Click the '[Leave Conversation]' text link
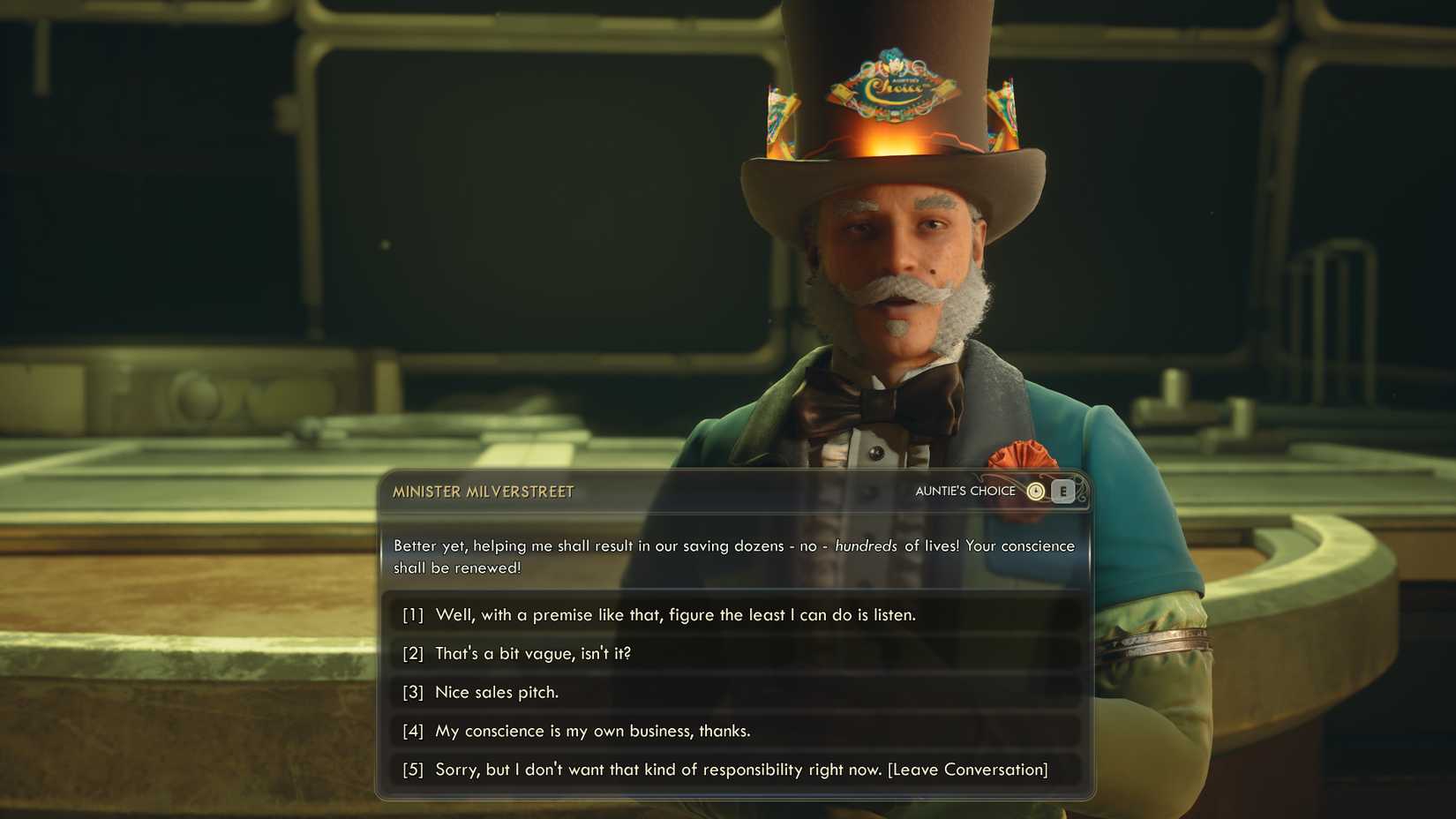The width and height of the screenshot is (1456, 819). pyautogui.click(x=968, y=769)
